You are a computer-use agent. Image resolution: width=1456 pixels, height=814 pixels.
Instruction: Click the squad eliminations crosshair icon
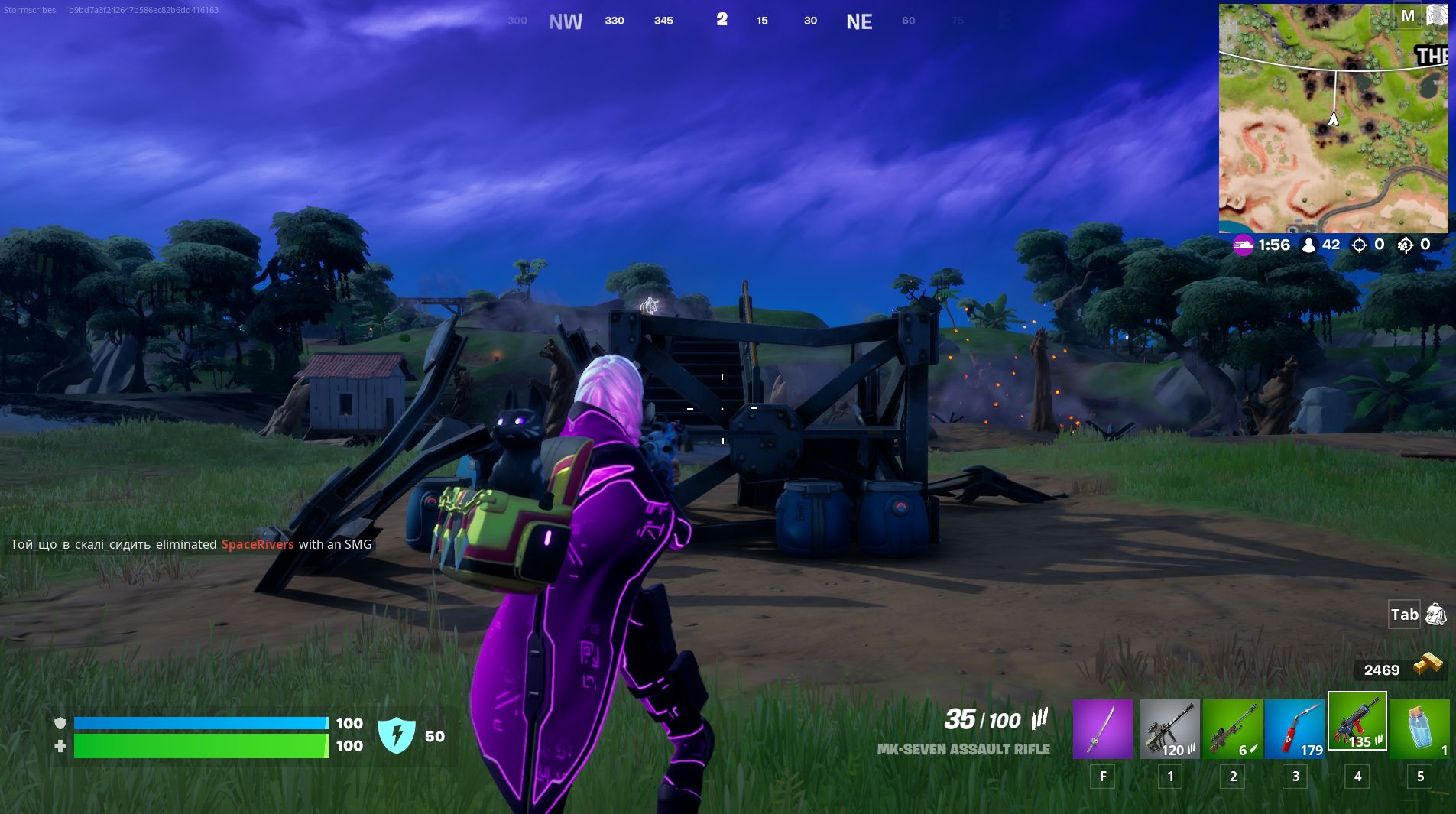coord(1406,245)
